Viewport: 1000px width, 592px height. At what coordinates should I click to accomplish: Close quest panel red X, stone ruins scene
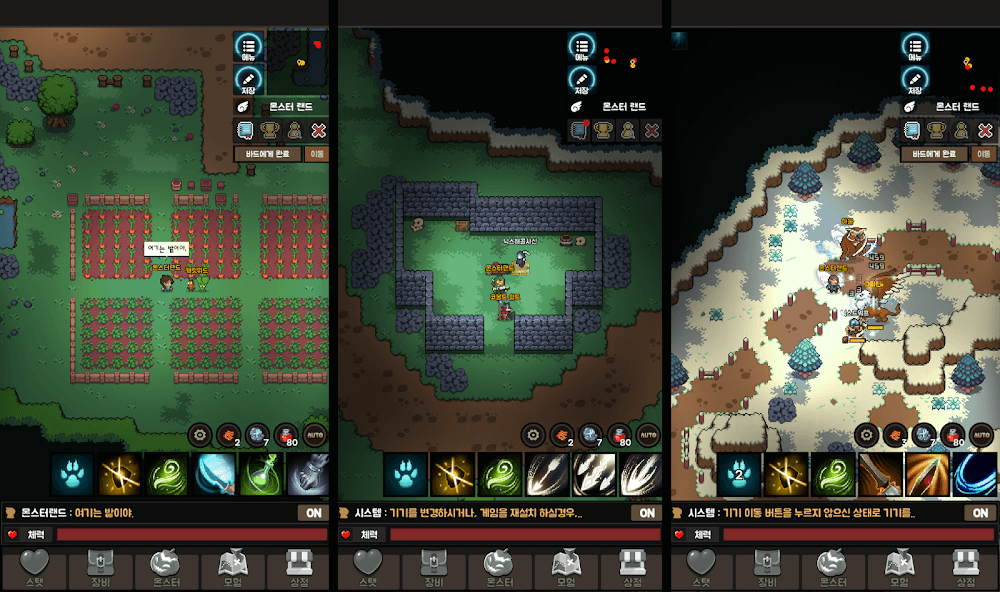(651, 130)
